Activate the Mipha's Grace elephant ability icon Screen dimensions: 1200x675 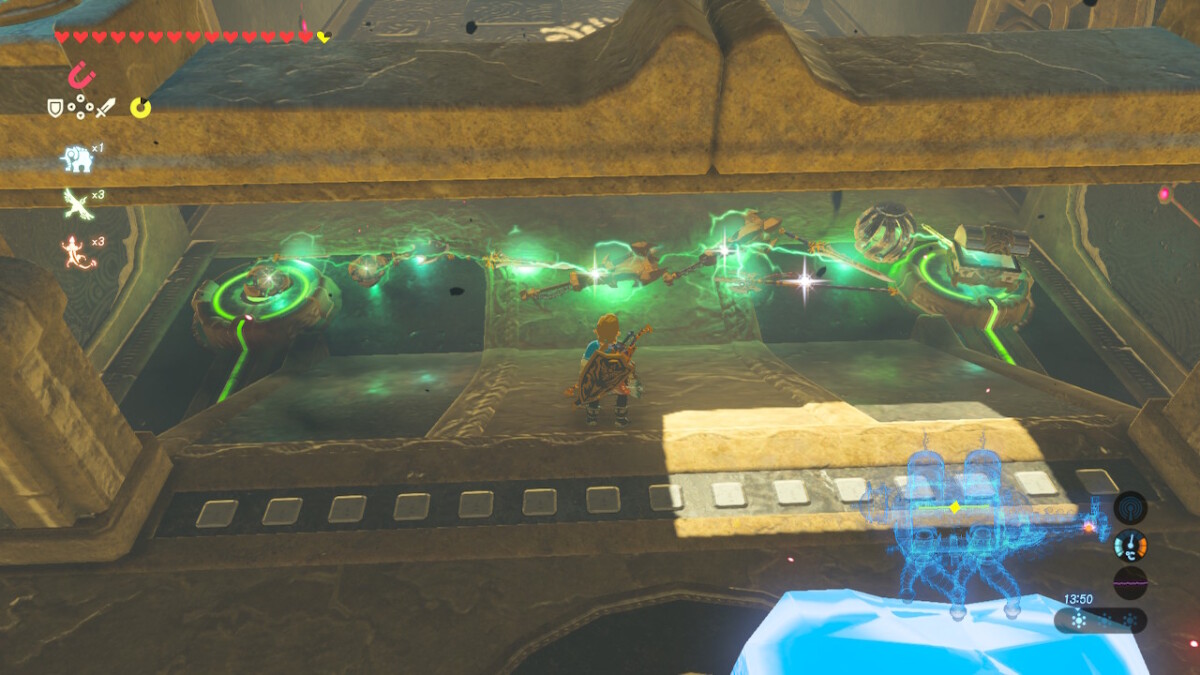coord(77,158)
